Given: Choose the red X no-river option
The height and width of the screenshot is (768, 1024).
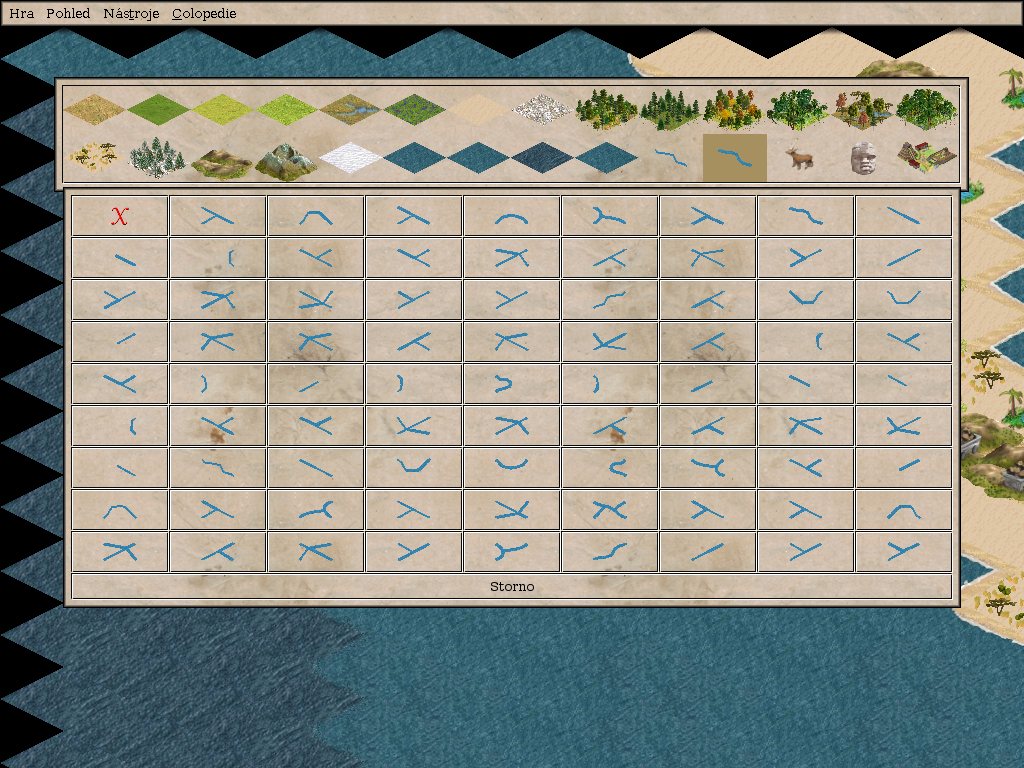Looking at the screenshot, I should coord(120,216).
